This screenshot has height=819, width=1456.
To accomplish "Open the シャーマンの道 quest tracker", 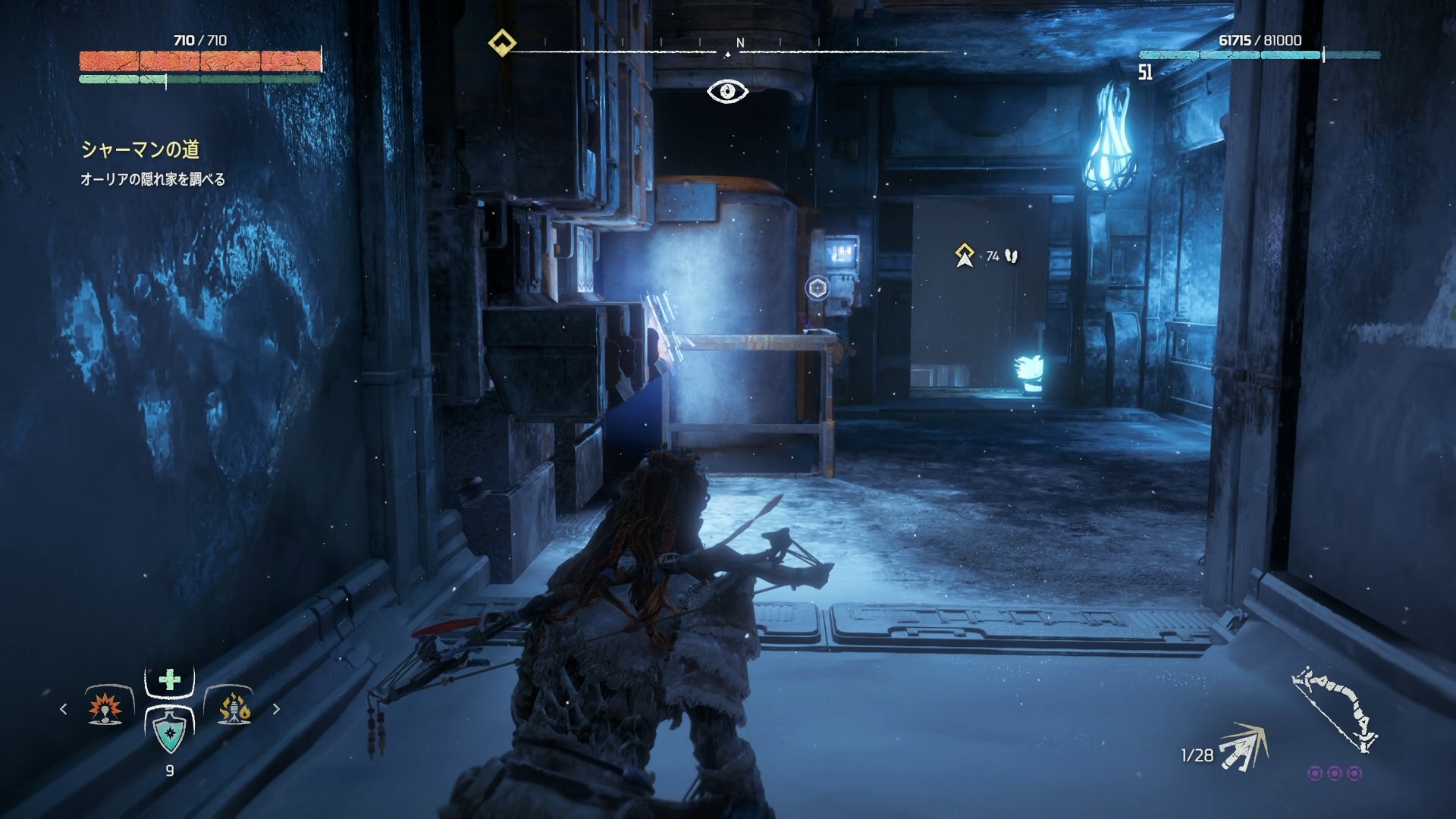I will coord(140,149).
